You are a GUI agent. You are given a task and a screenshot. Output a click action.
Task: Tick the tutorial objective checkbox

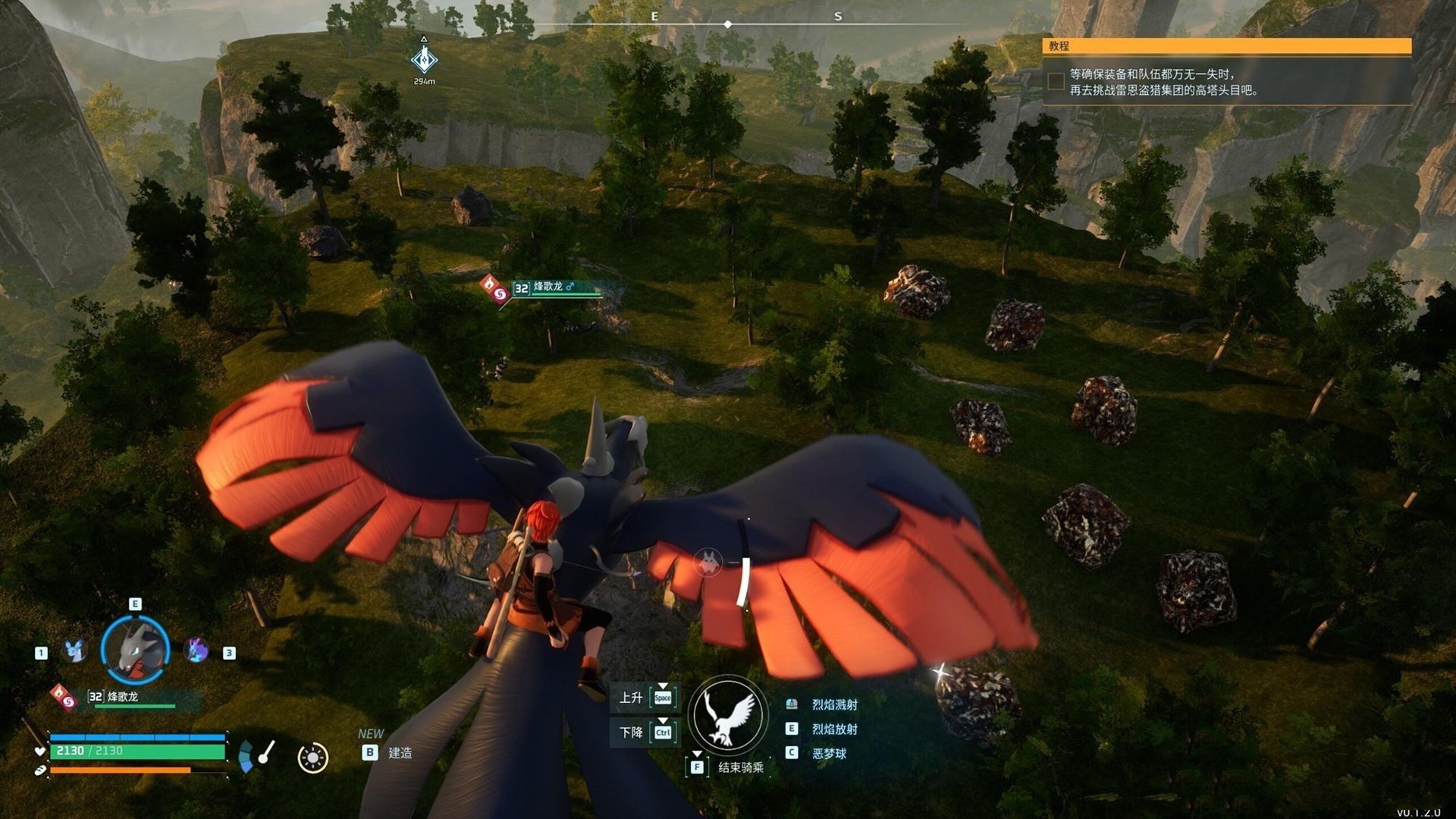(x=1056, y=81)
